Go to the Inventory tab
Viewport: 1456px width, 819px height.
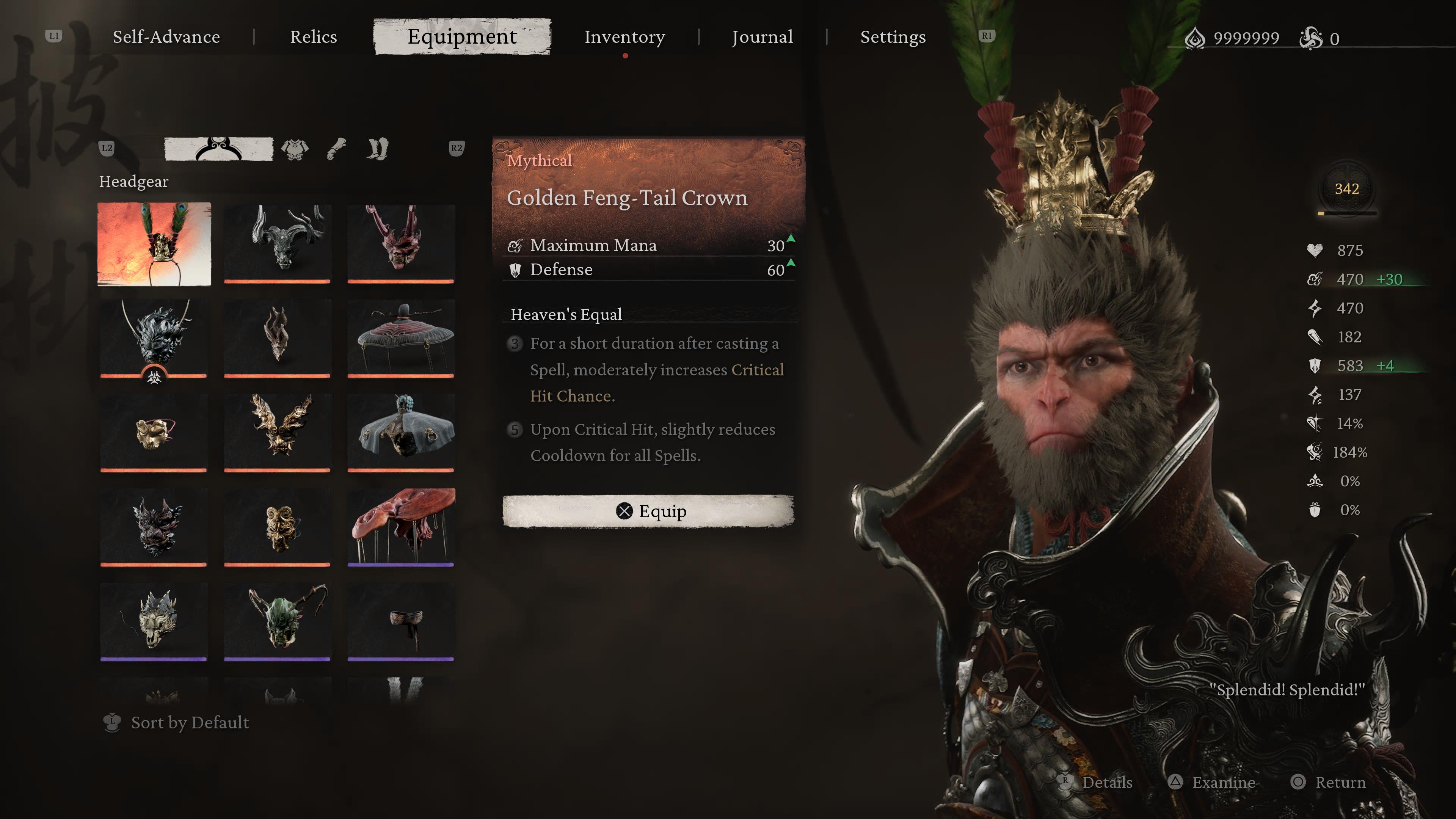pyautogui.click(x=624, y=37)
